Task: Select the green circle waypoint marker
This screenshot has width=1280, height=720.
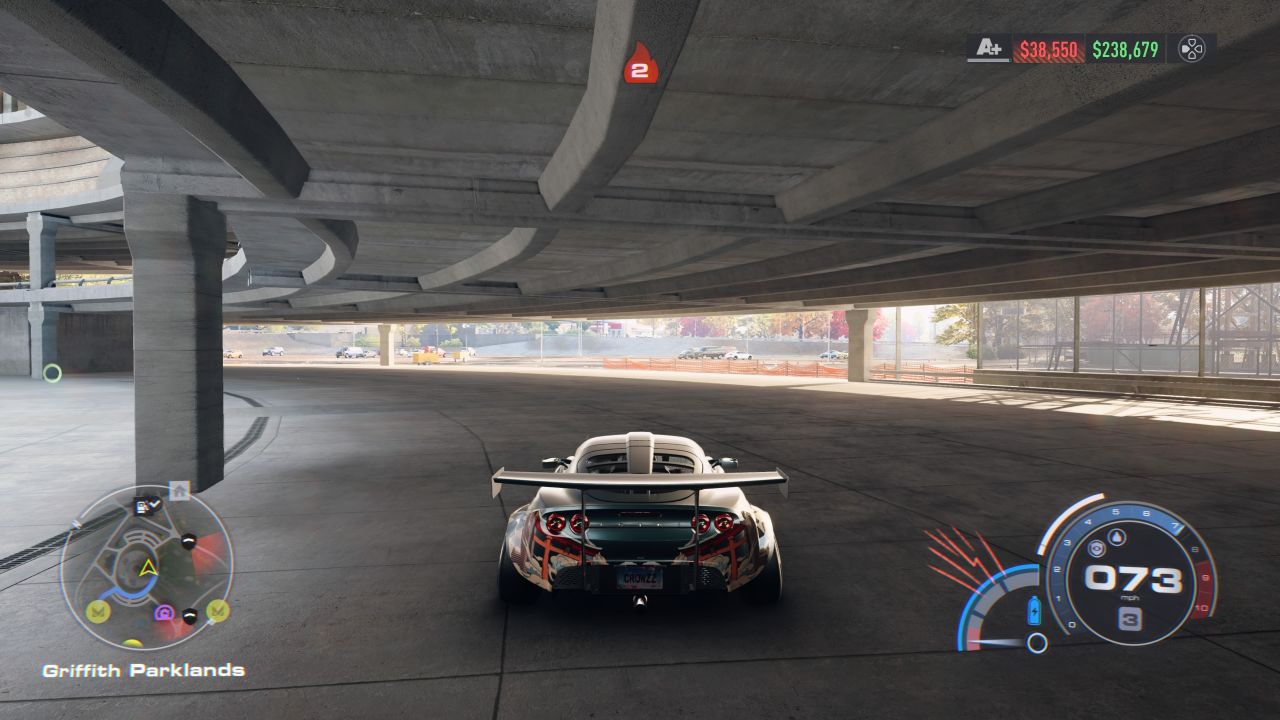Action: tap(52, 373)
